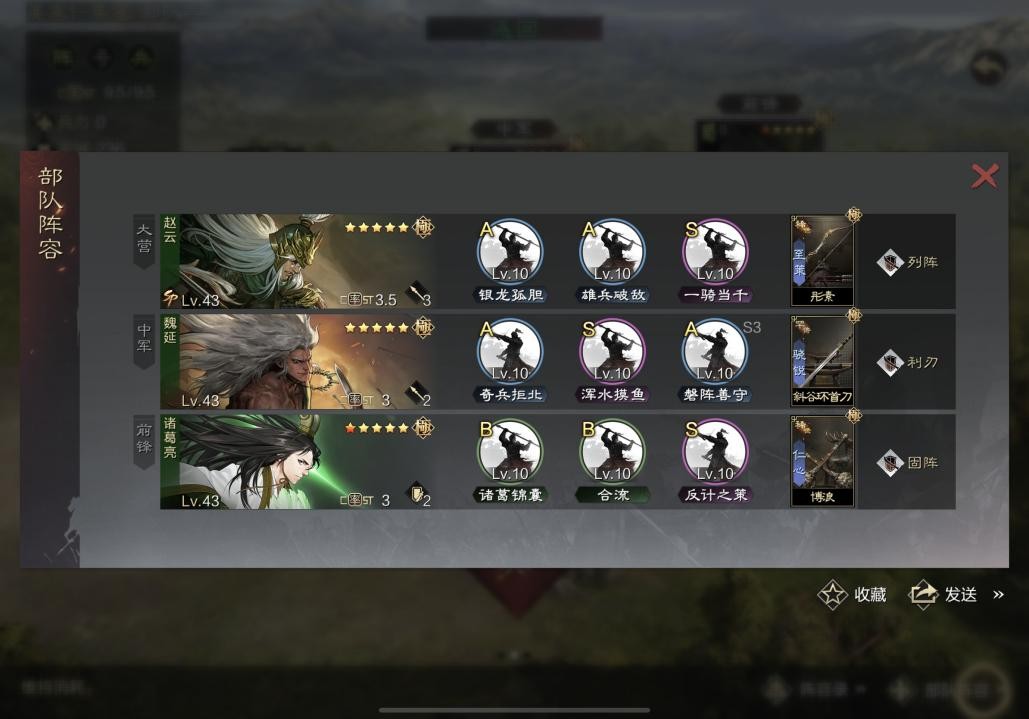View the 反计之策 skill
The width and height of the screenshot is (1029, 719).
(x=714, y=452)
